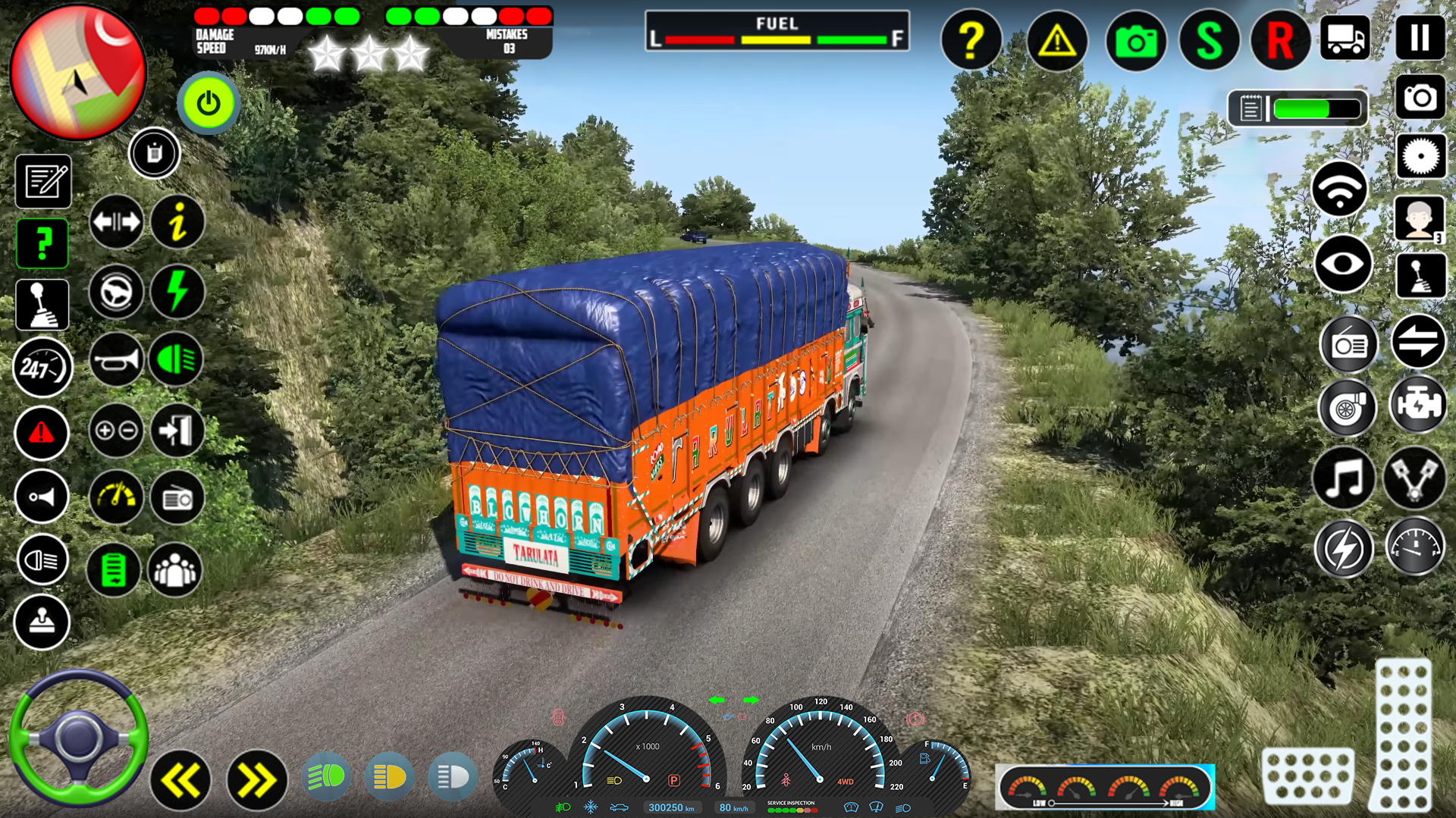
Task: Switch camera view with the eye toggle
Action: pyautogui.click(x=1344, y=265)
